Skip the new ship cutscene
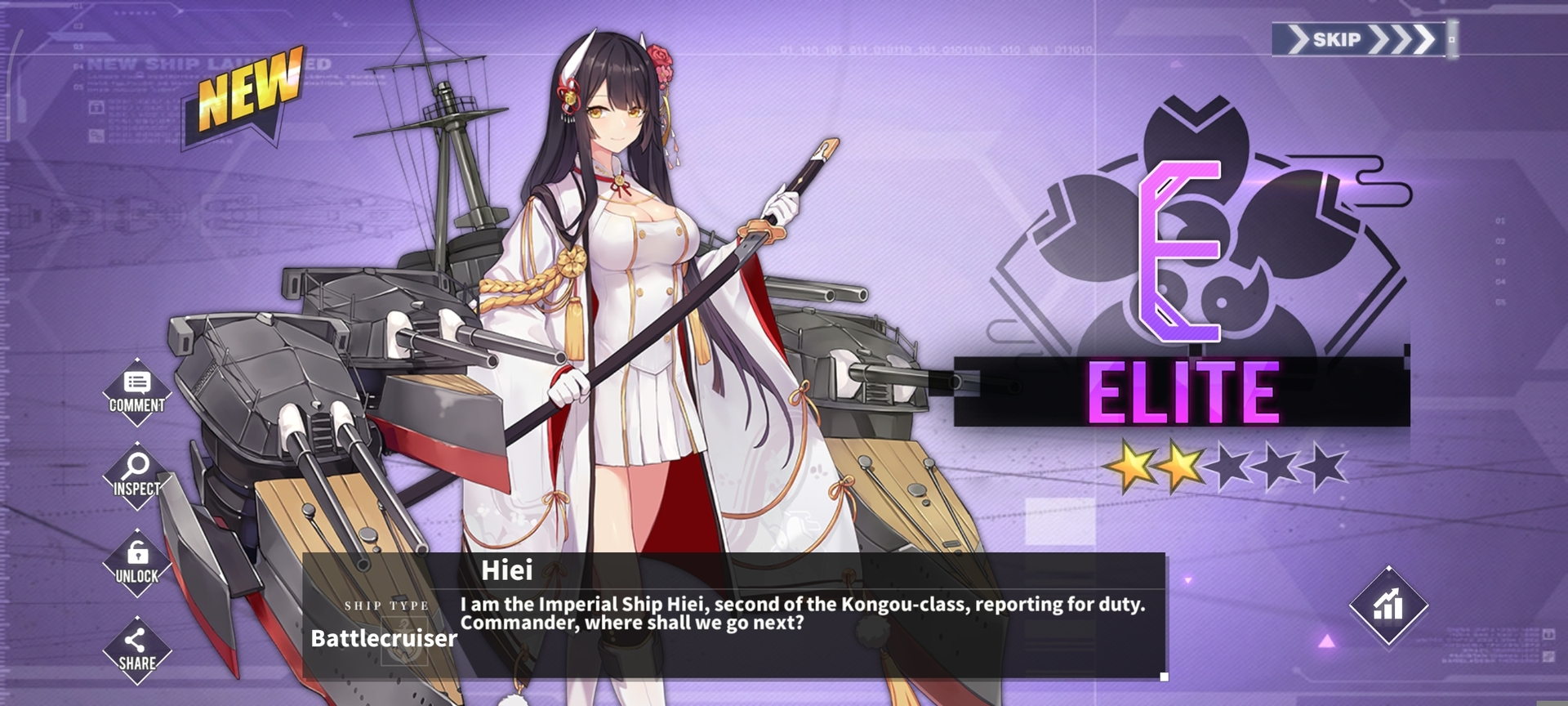 (1361, 39)
